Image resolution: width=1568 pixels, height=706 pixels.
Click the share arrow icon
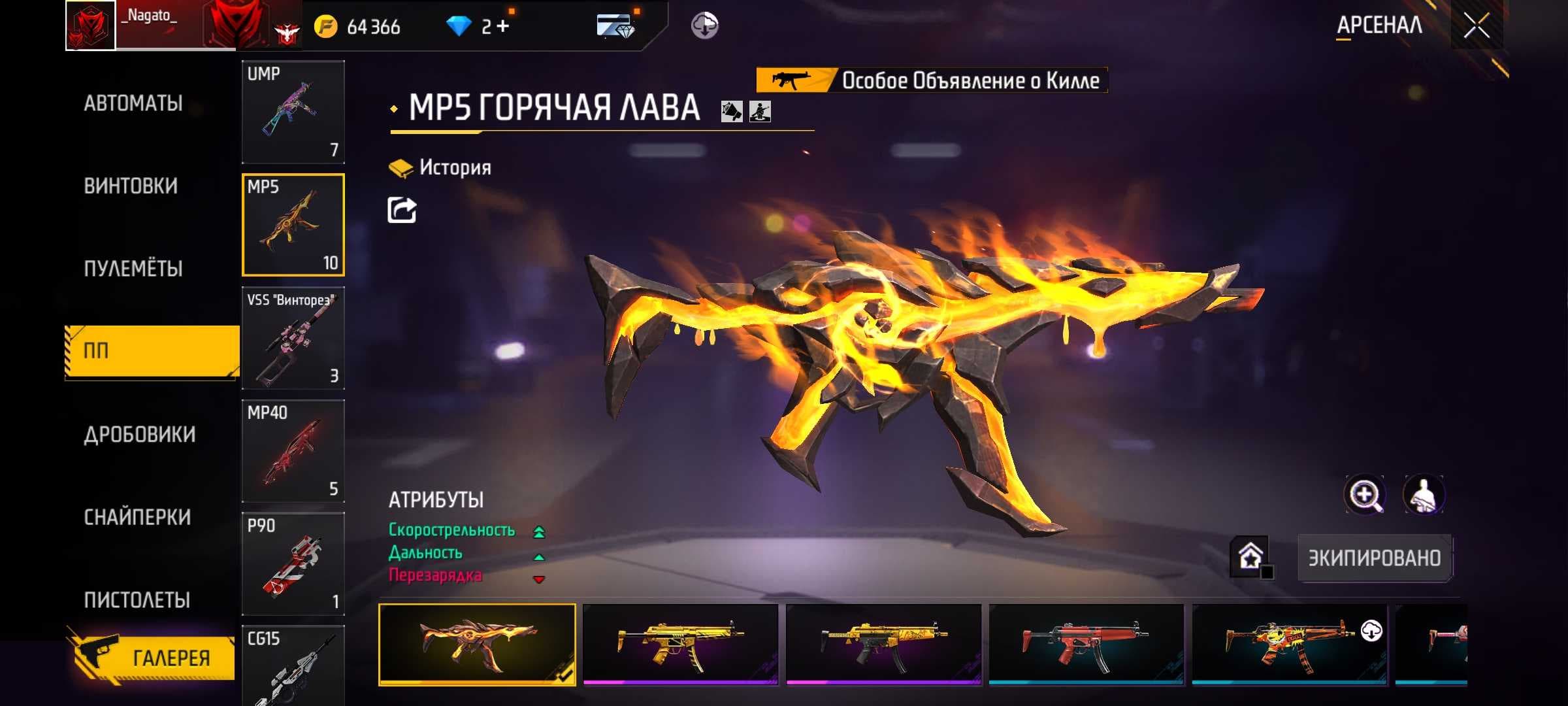click(402, 210)
